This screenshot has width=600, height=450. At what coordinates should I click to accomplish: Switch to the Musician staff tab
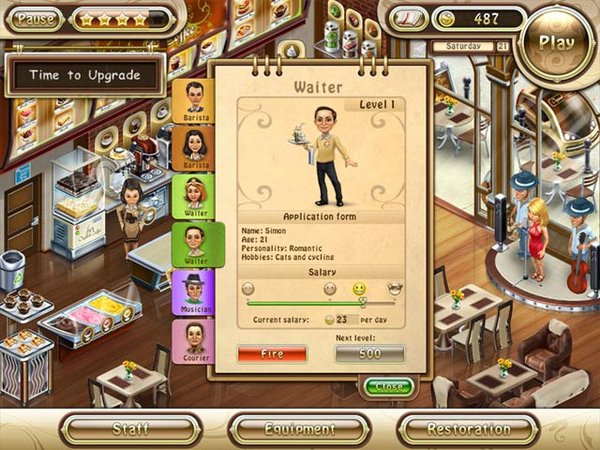coord(194,294)
